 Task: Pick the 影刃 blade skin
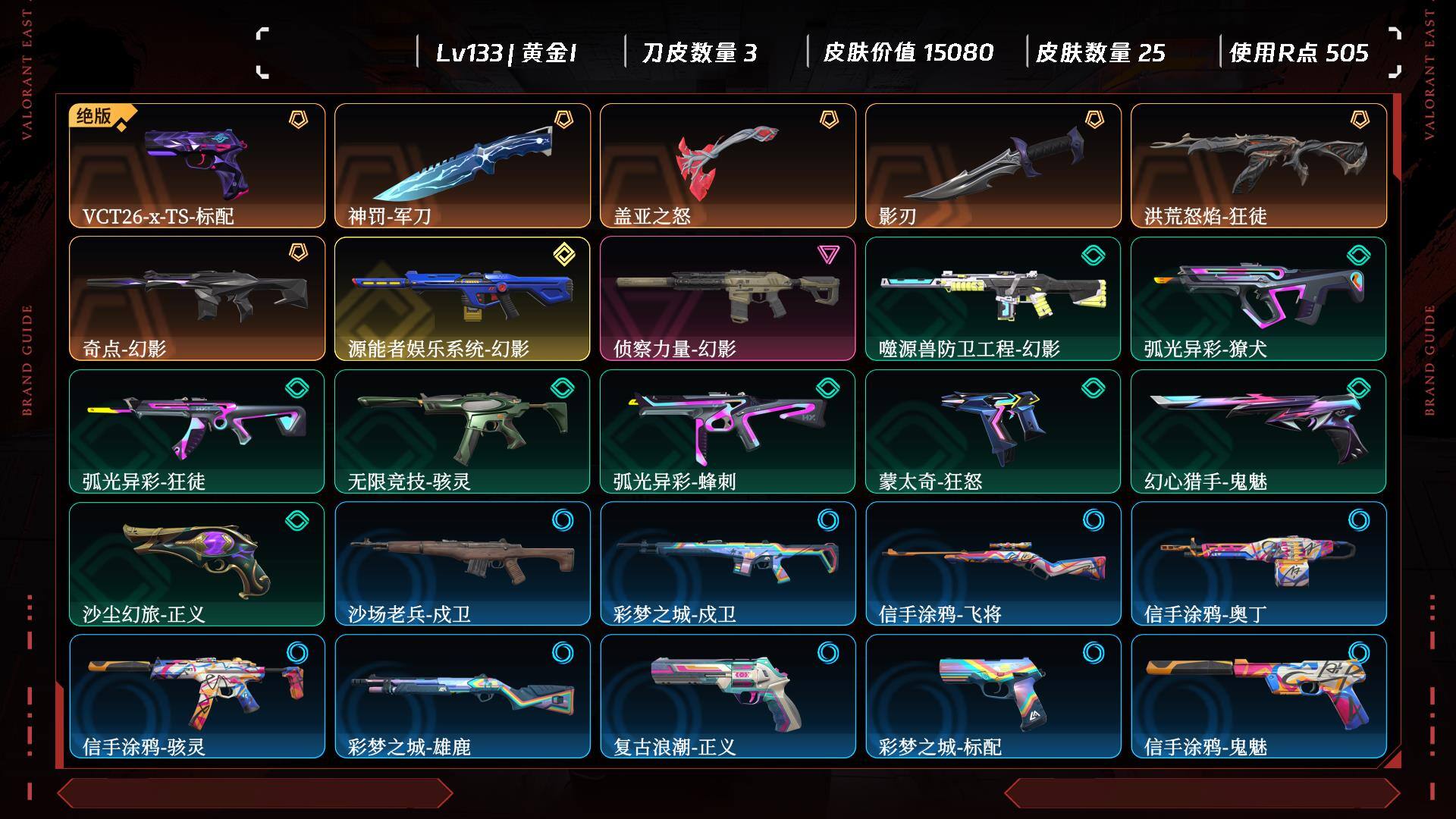click(993, 165)
